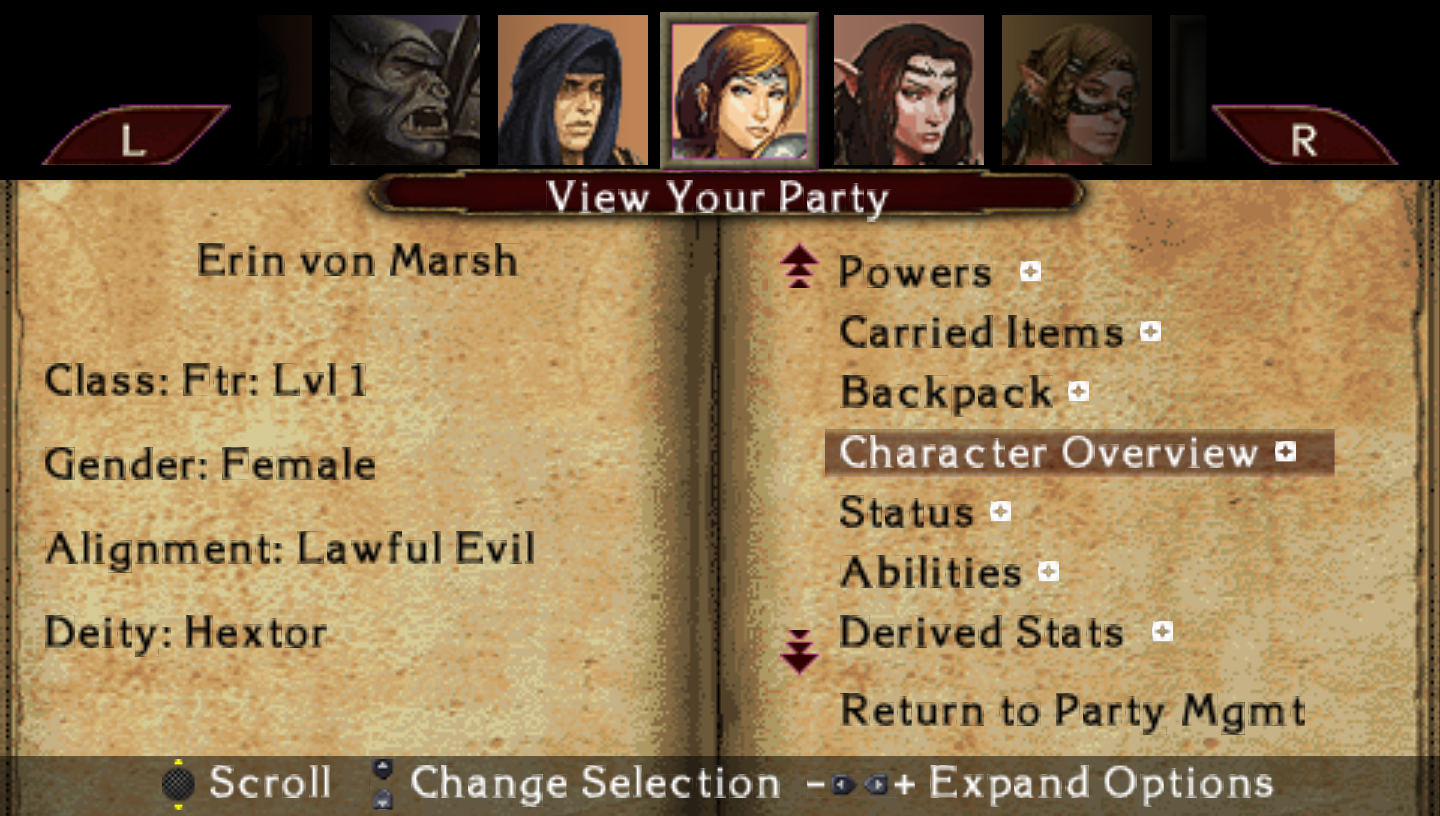The height and width of the screenshot is (816, 1440).
Task: Open the Abilities entry
Action: coord(930,572)
